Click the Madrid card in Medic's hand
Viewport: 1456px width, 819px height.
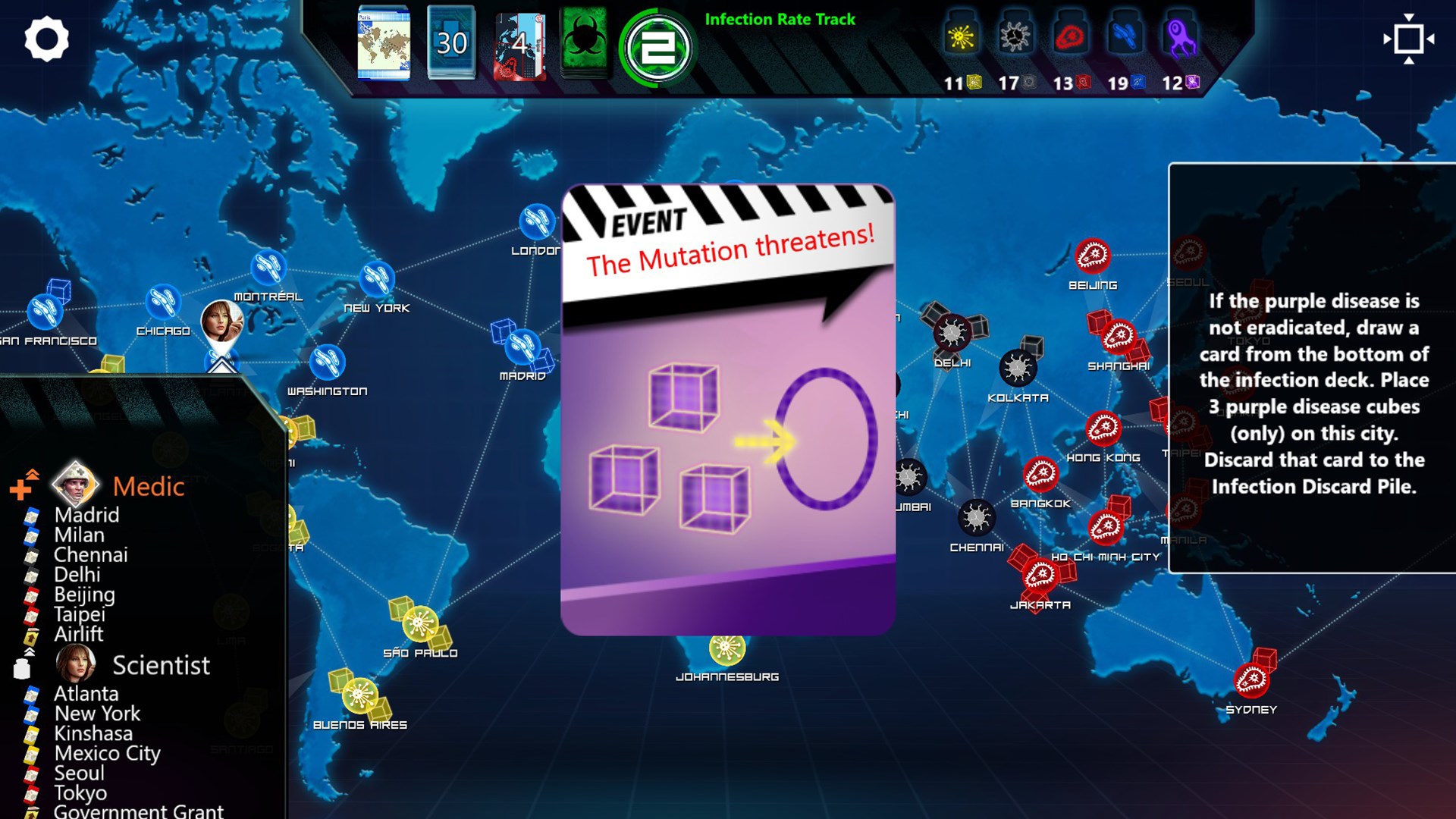pyautogui.click(x=85, y=515)
